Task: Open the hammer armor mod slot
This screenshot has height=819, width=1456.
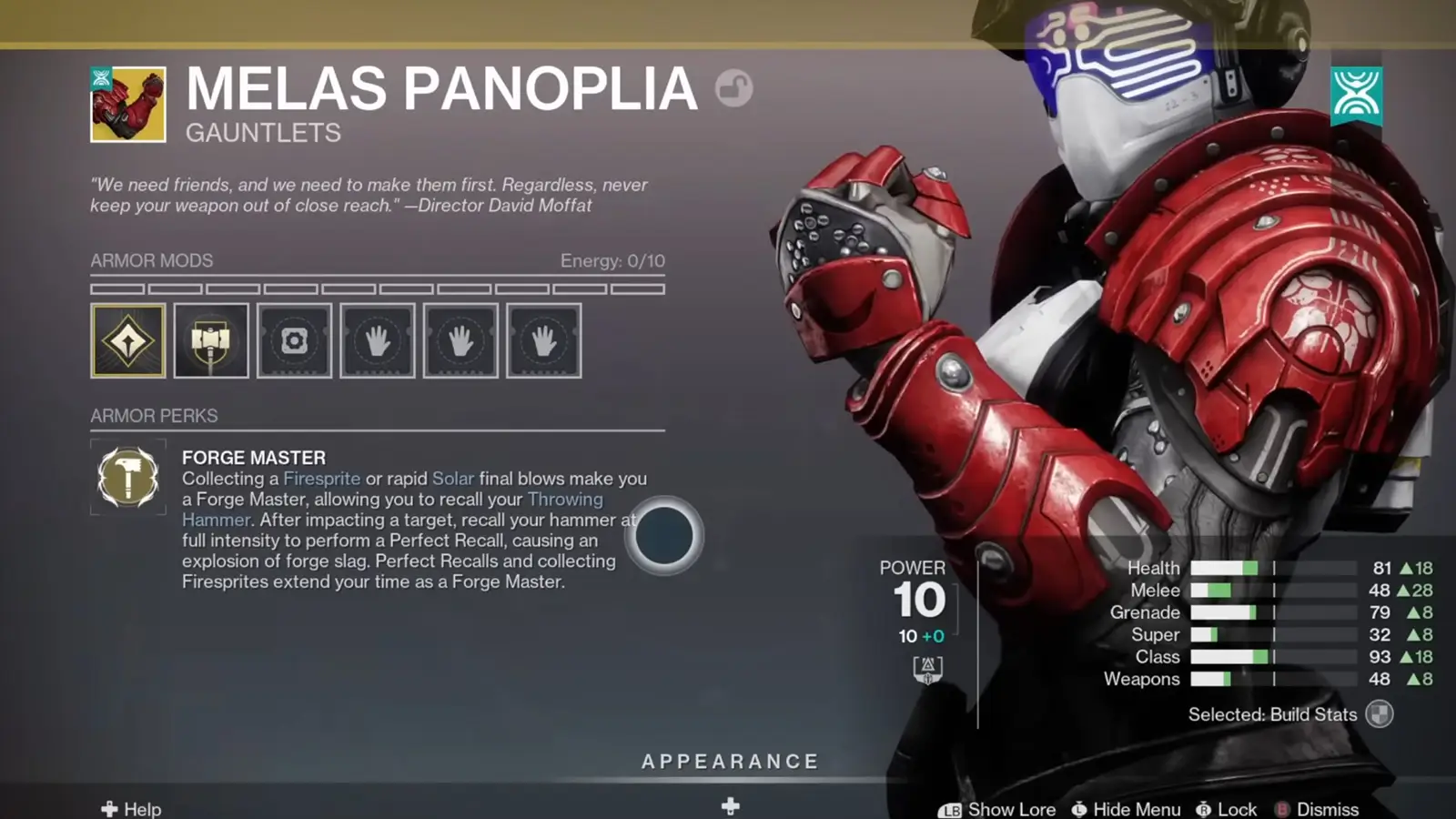Action: pos(210,339)
